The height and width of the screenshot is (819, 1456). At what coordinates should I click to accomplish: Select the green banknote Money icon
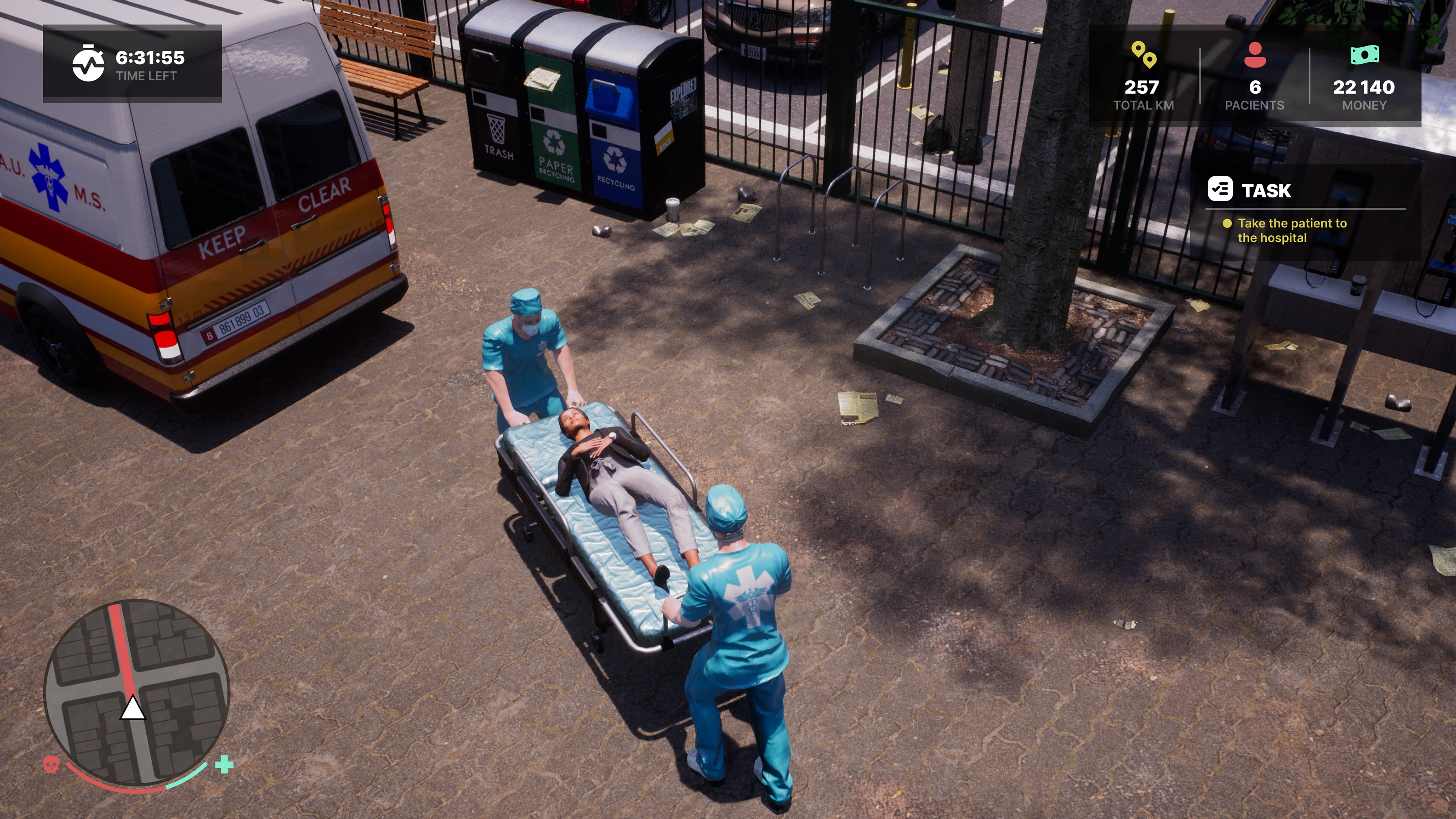tap(1365, 56)
